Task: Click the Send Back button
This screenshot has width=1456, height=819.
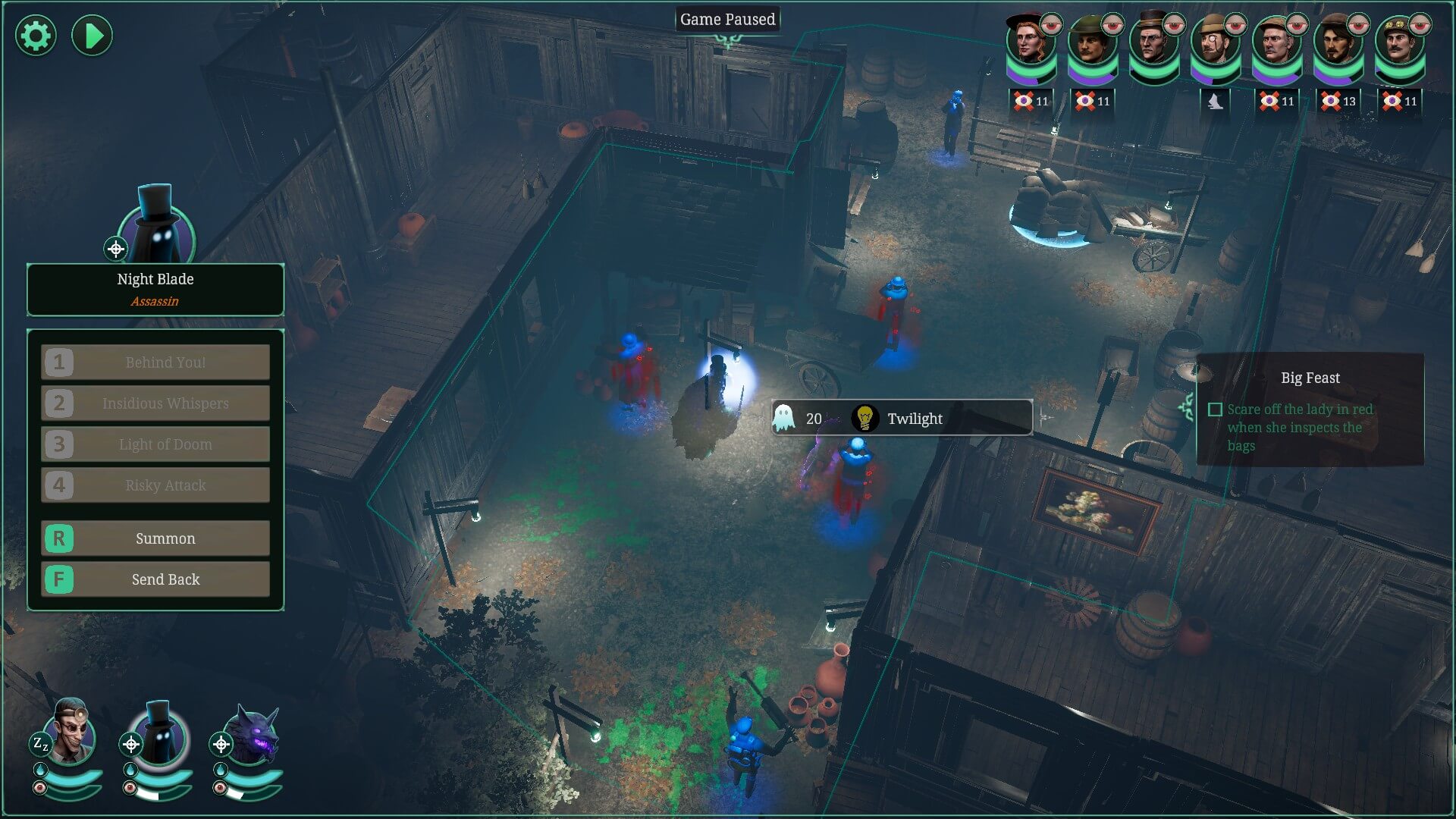Action: [155, 579]
